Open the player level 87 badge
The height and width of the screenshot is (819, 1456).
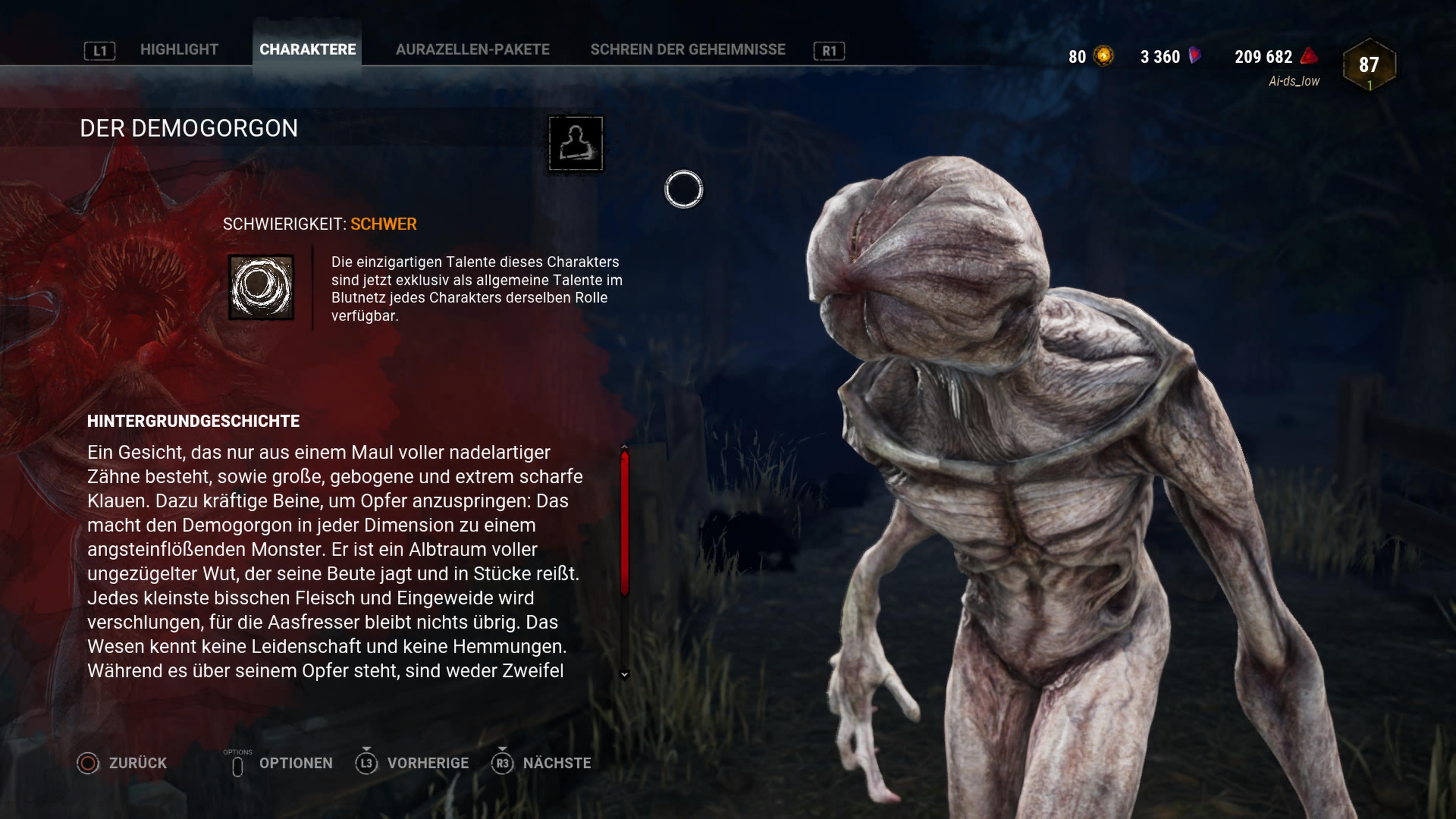[1369, 64]
